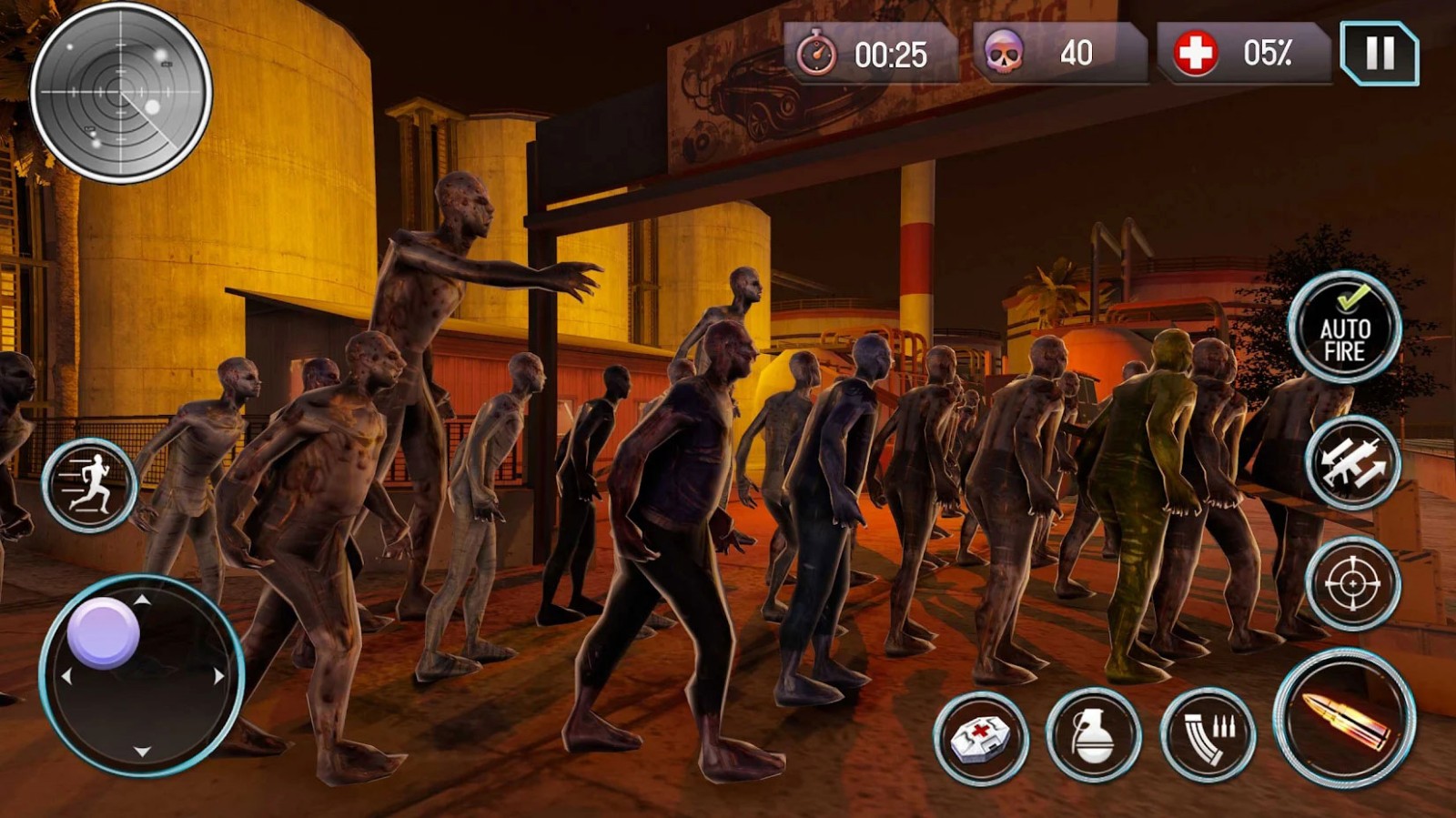Tap the purple movement joystick knob
This screenshot has height=818, width=1456.
[104, 633]
